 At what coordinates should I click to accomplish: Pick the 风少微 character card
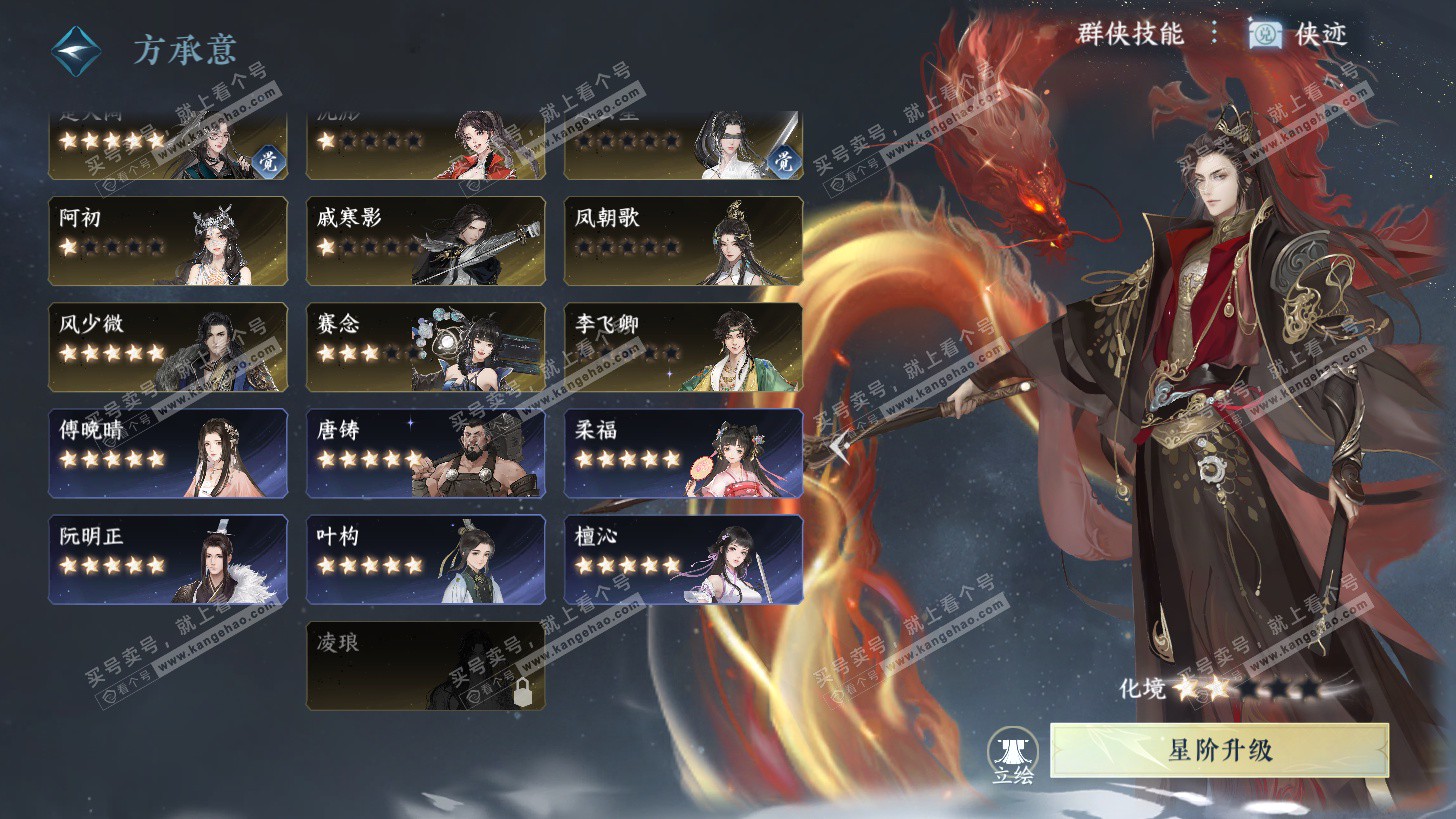click(168, 347)
